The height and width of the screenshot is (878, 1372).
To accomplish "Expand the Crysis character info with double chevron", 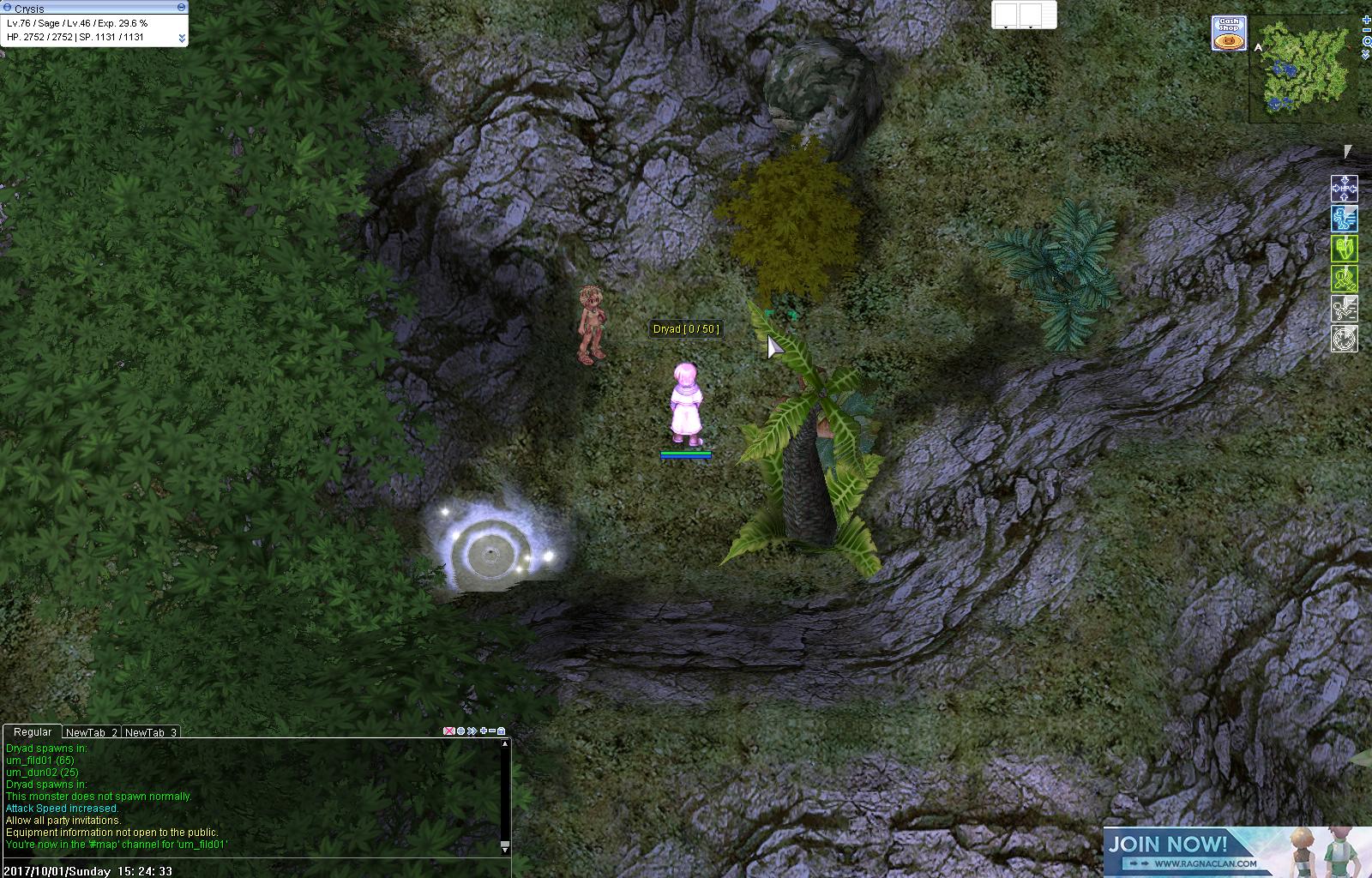I will pos(180,38).
